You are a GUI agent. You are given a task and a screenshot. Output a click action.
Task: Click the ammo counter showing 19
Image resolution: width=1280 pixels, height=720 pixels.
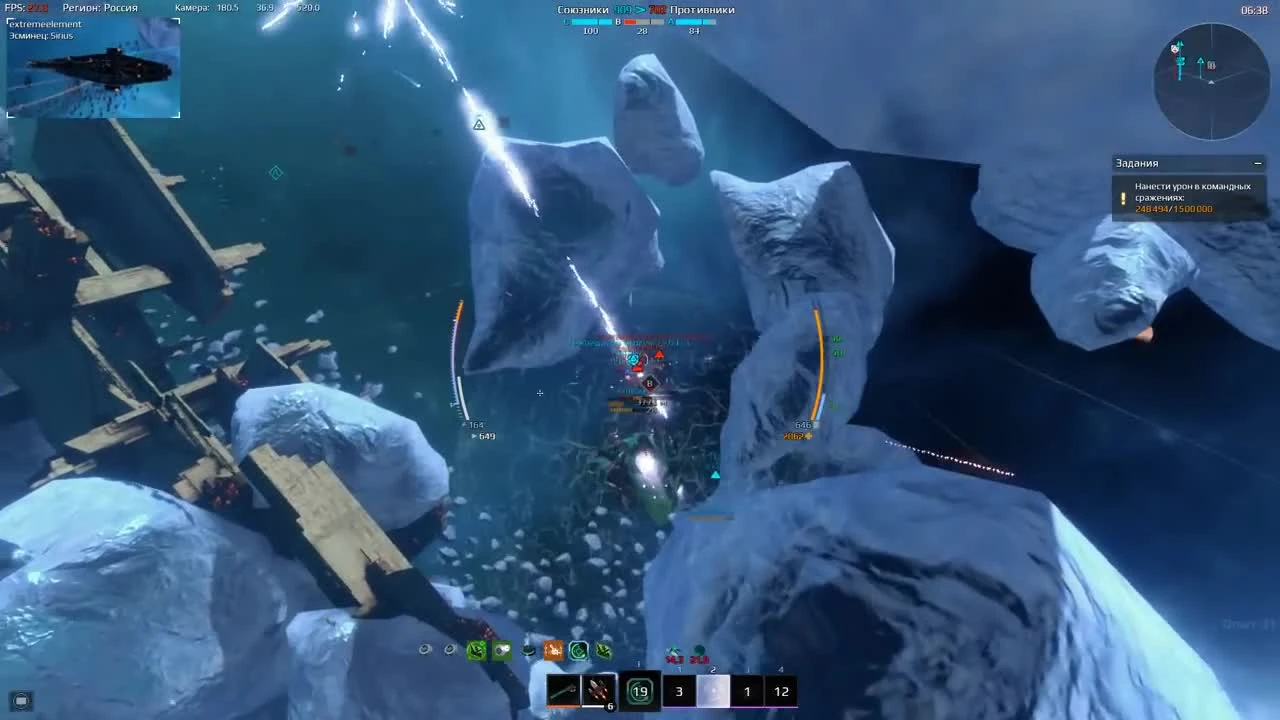(x=640, y=690)
